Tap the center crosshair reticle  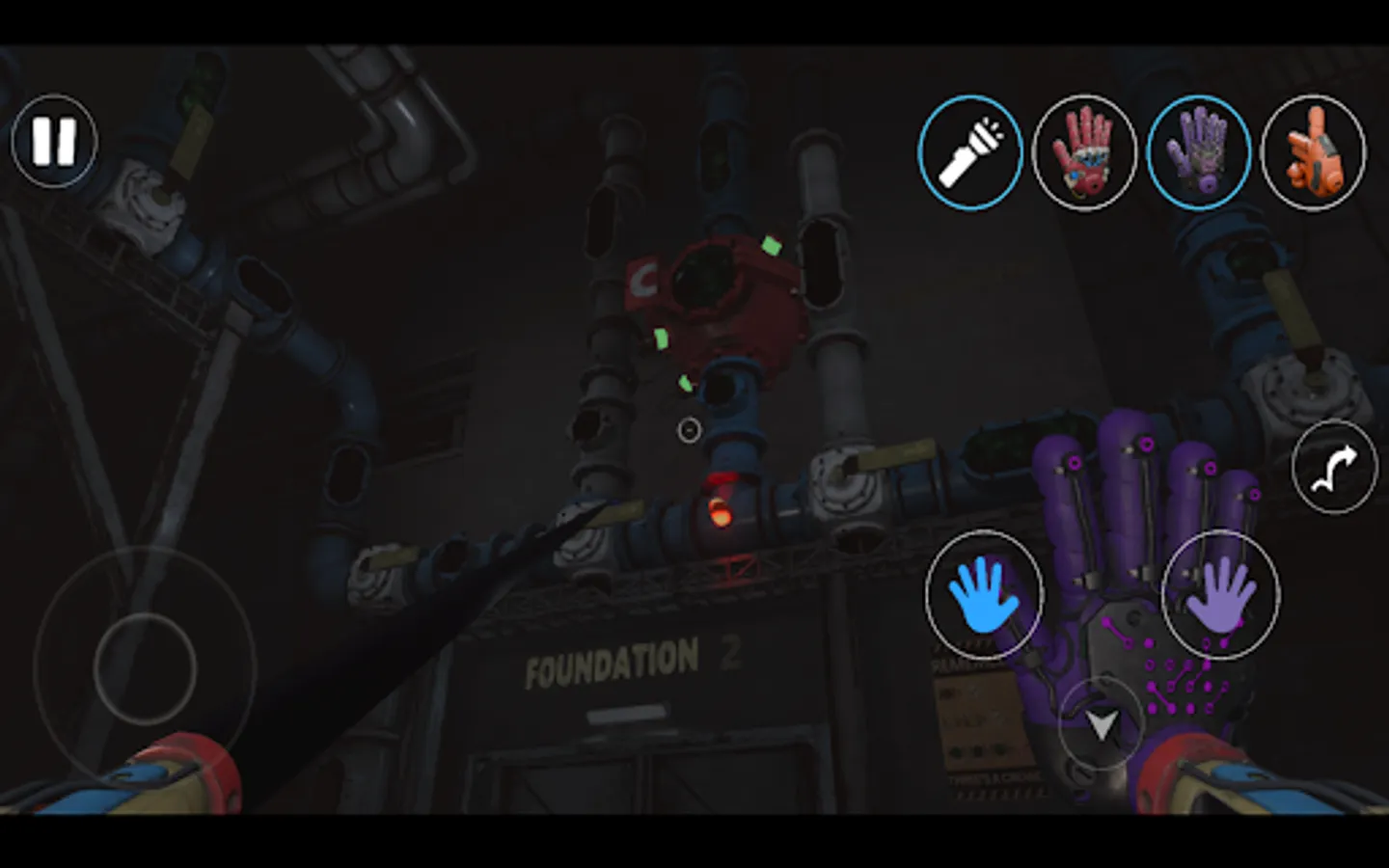(x=689, y=430)
